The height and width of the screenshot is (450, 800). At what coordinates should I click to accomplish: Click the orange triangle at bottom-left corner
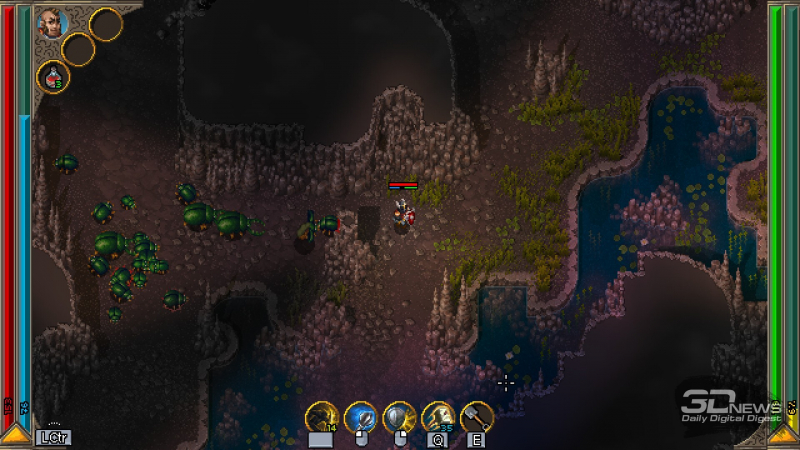(x=15, y=434)
